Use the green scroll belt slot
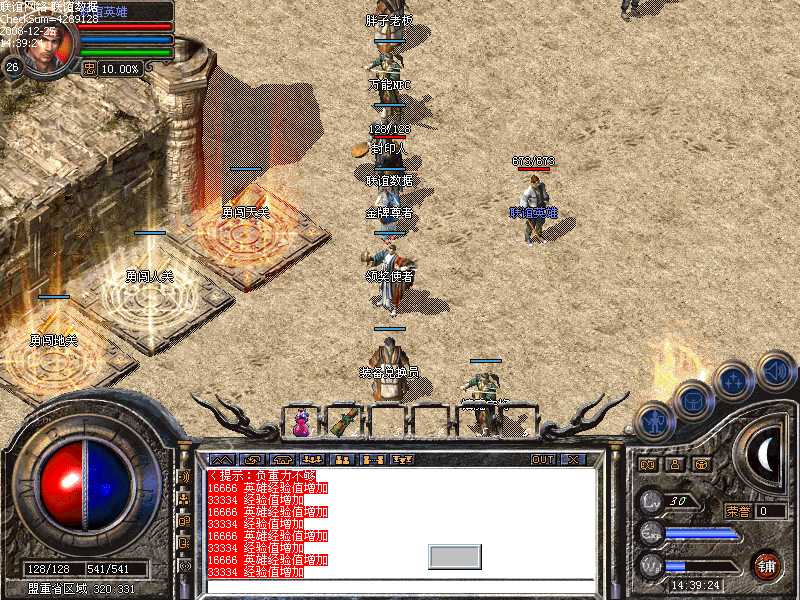800x600 pixels. 345,421
